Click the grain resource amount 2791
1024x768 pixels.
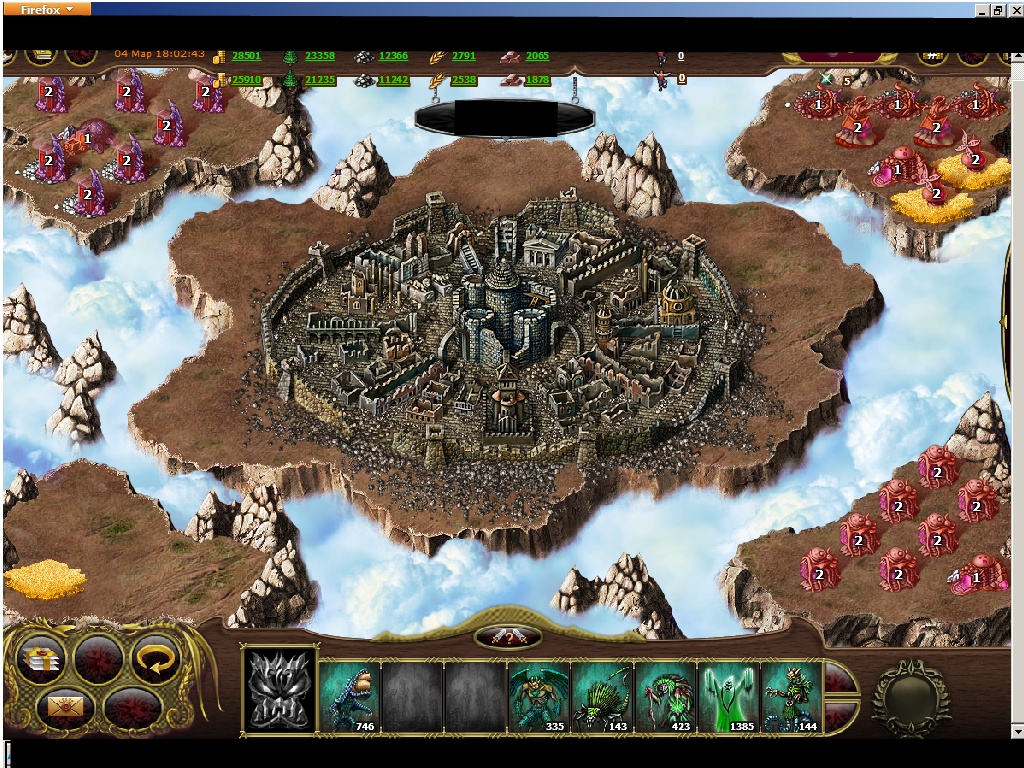pos(464,56)
